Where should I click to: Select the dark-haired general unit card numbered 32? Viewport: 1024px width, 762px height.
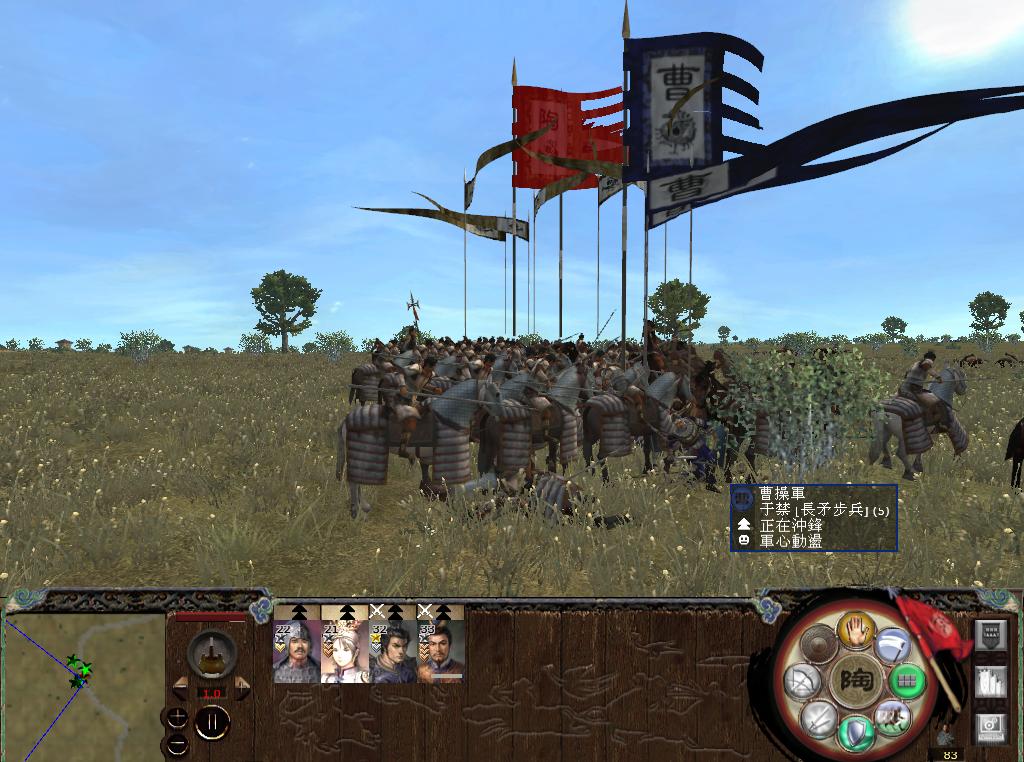[x=392, y=650]
